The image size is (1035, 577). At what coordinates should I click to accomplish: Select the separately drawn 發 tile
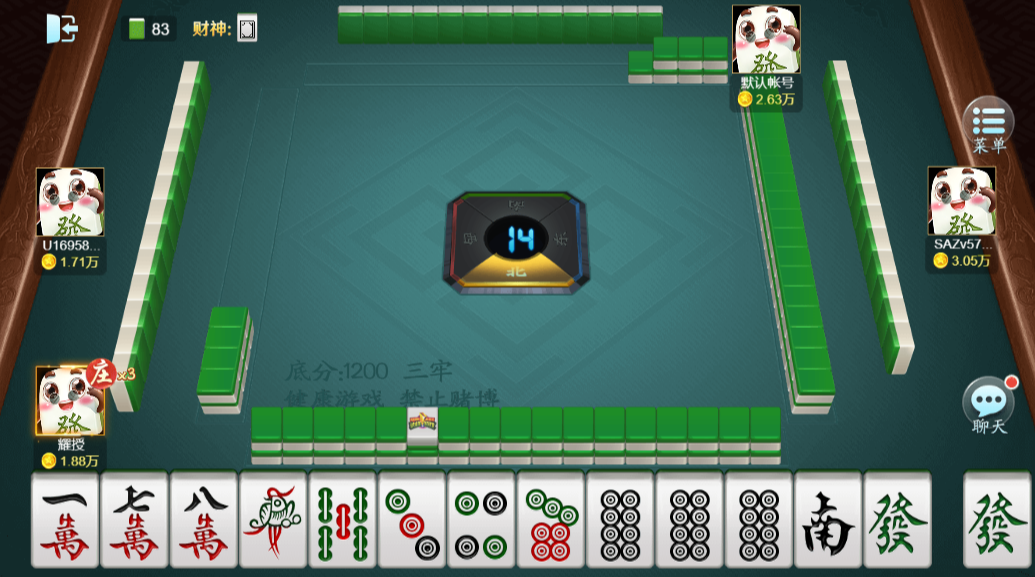coord(997,521)
